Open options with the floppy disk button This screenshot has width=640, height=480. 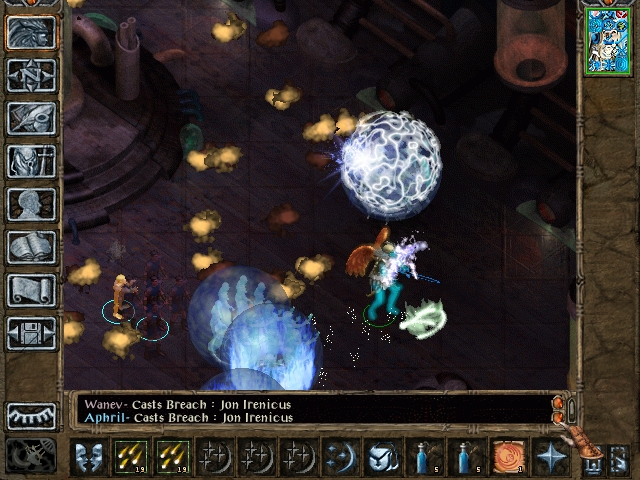point(31,334)
